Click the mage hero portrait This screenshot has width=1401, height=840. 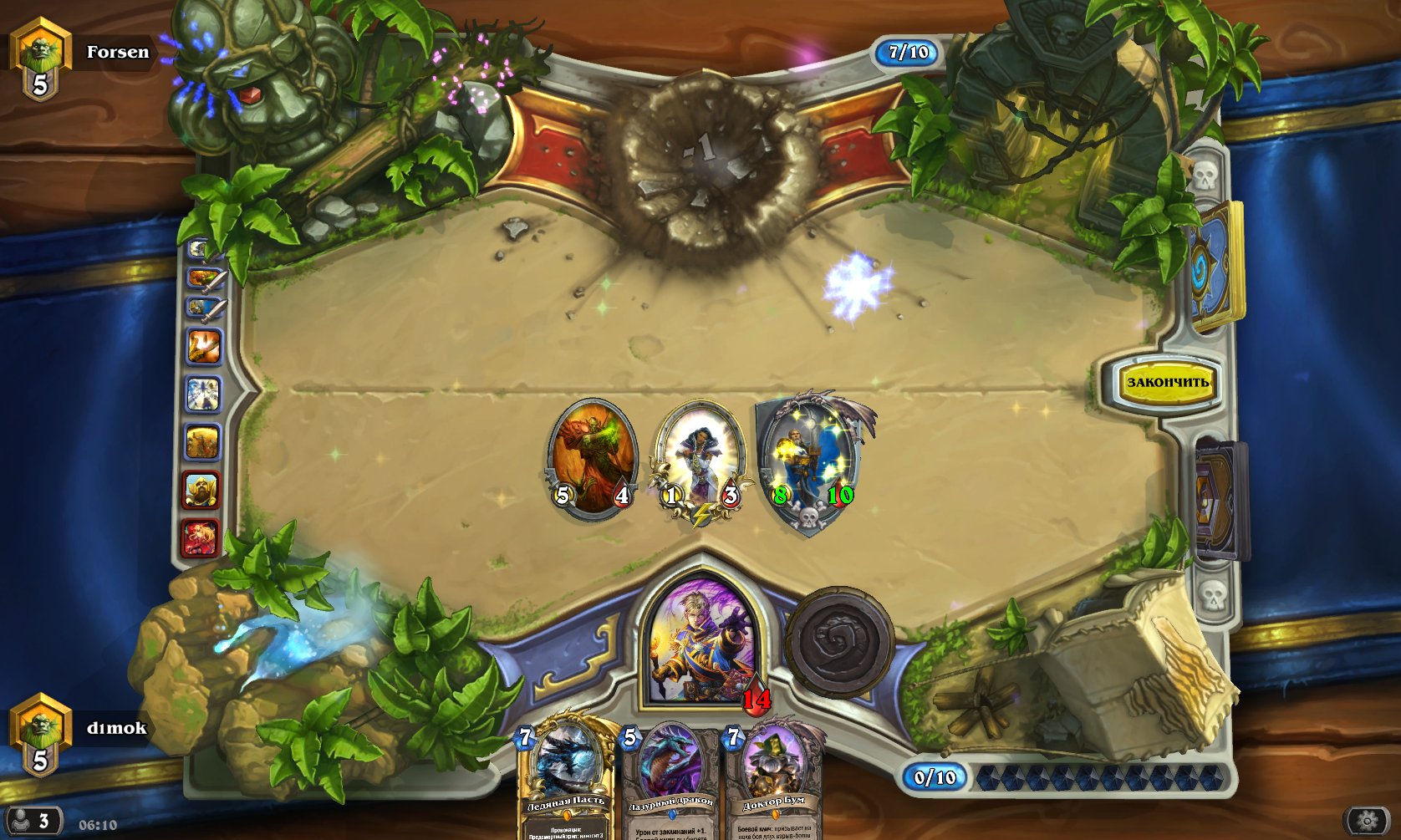[702, 641]
